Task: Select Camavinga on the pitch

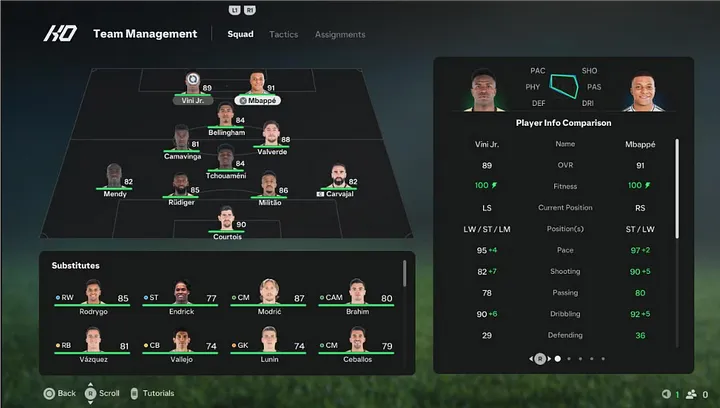Action: point(181,142)
